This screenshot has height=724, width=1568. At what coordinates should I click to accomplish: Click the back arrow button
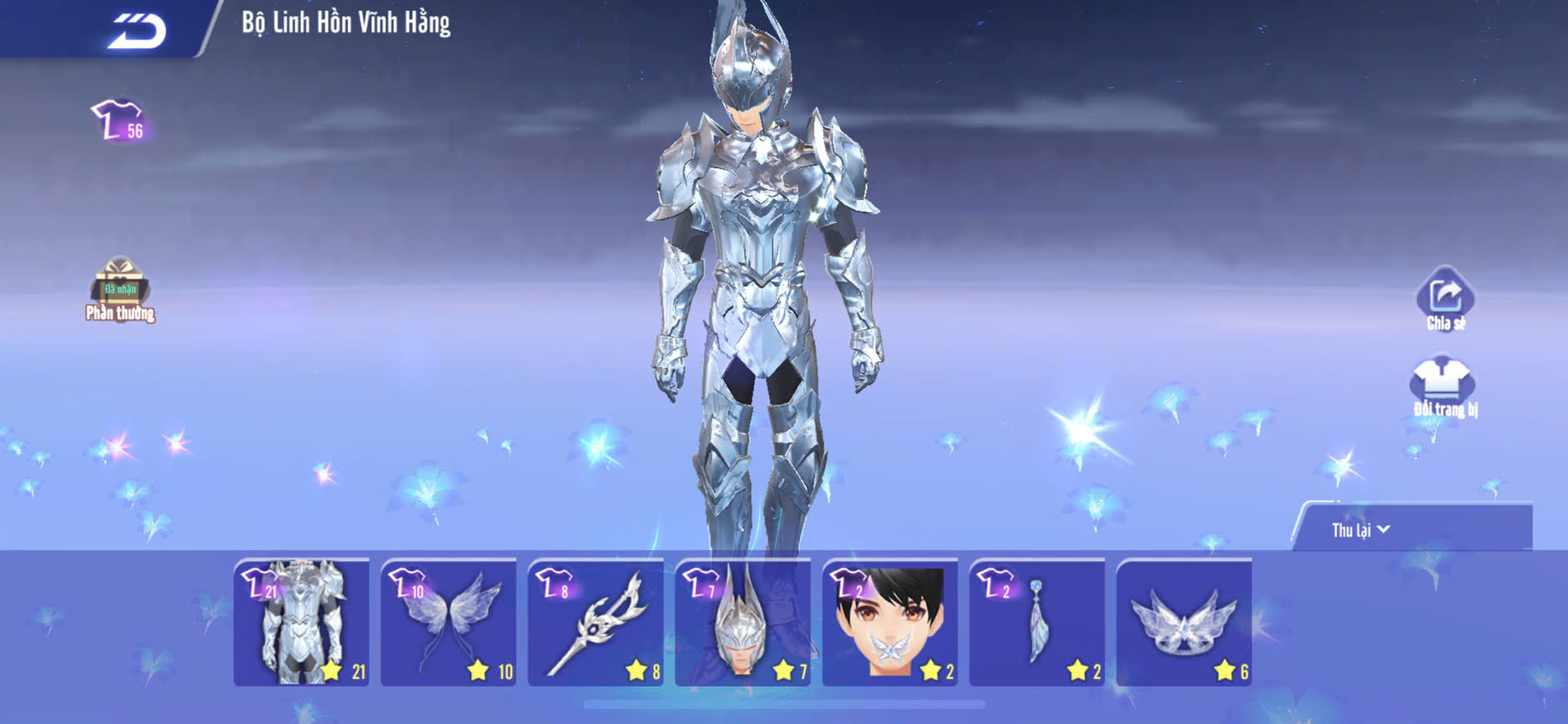coord(137,31)
